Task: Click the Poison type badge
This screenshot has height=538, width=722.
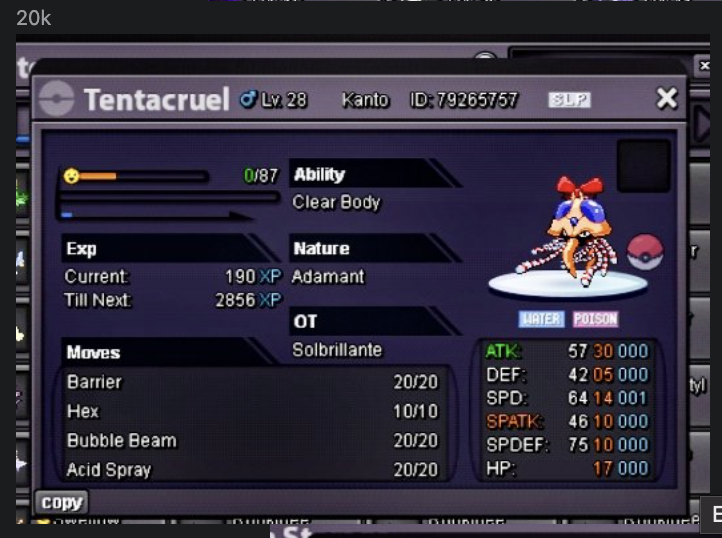Action: 595,319
